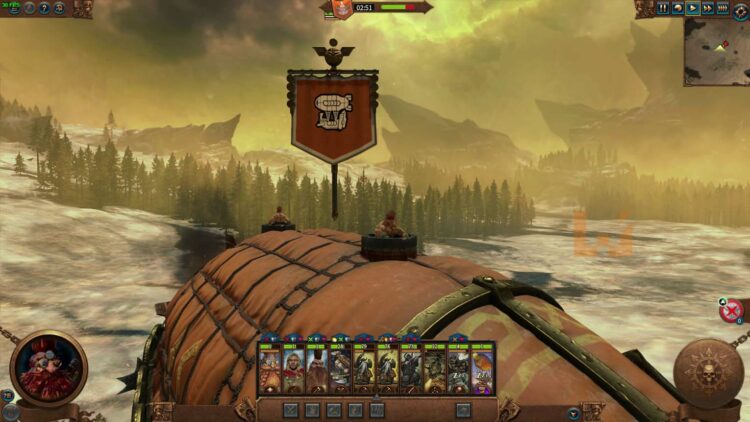Select the dwarf lord portrait at bottom left

pyautogui.click(x=48, y=369)
